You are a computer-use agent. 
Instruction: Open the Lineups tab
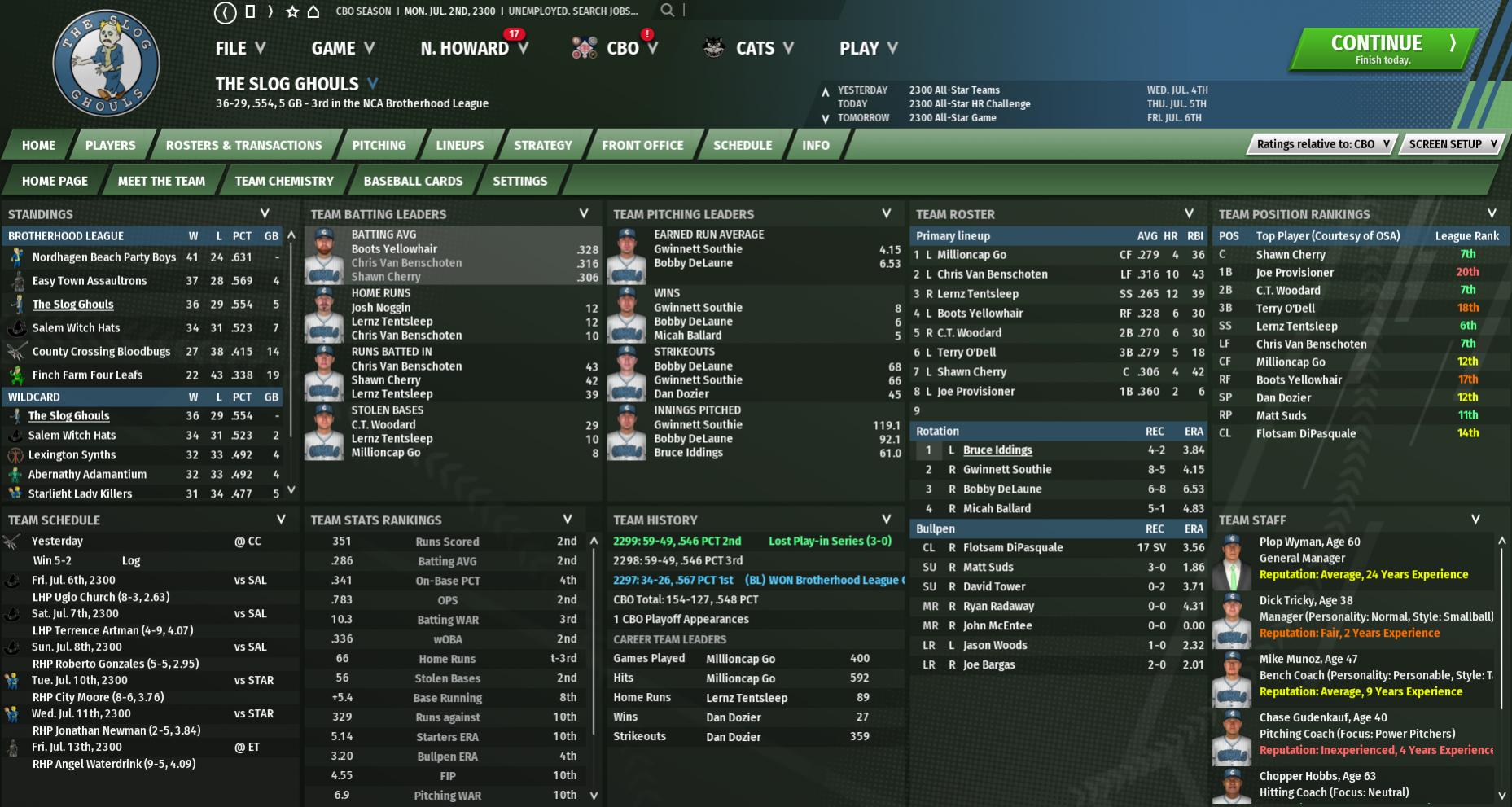pos(459,145)
